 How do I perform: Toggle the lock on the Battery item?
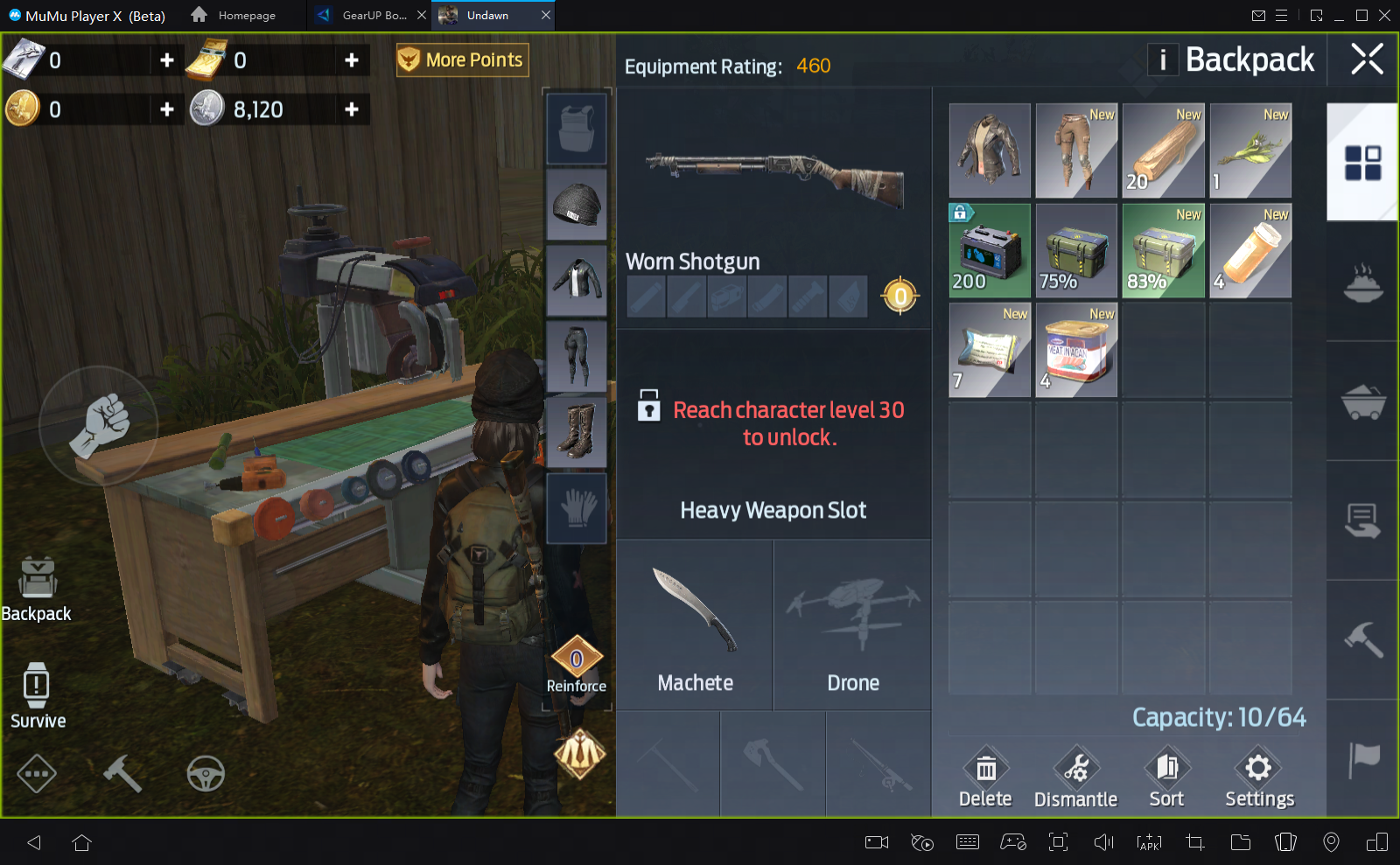pos(960,213)
